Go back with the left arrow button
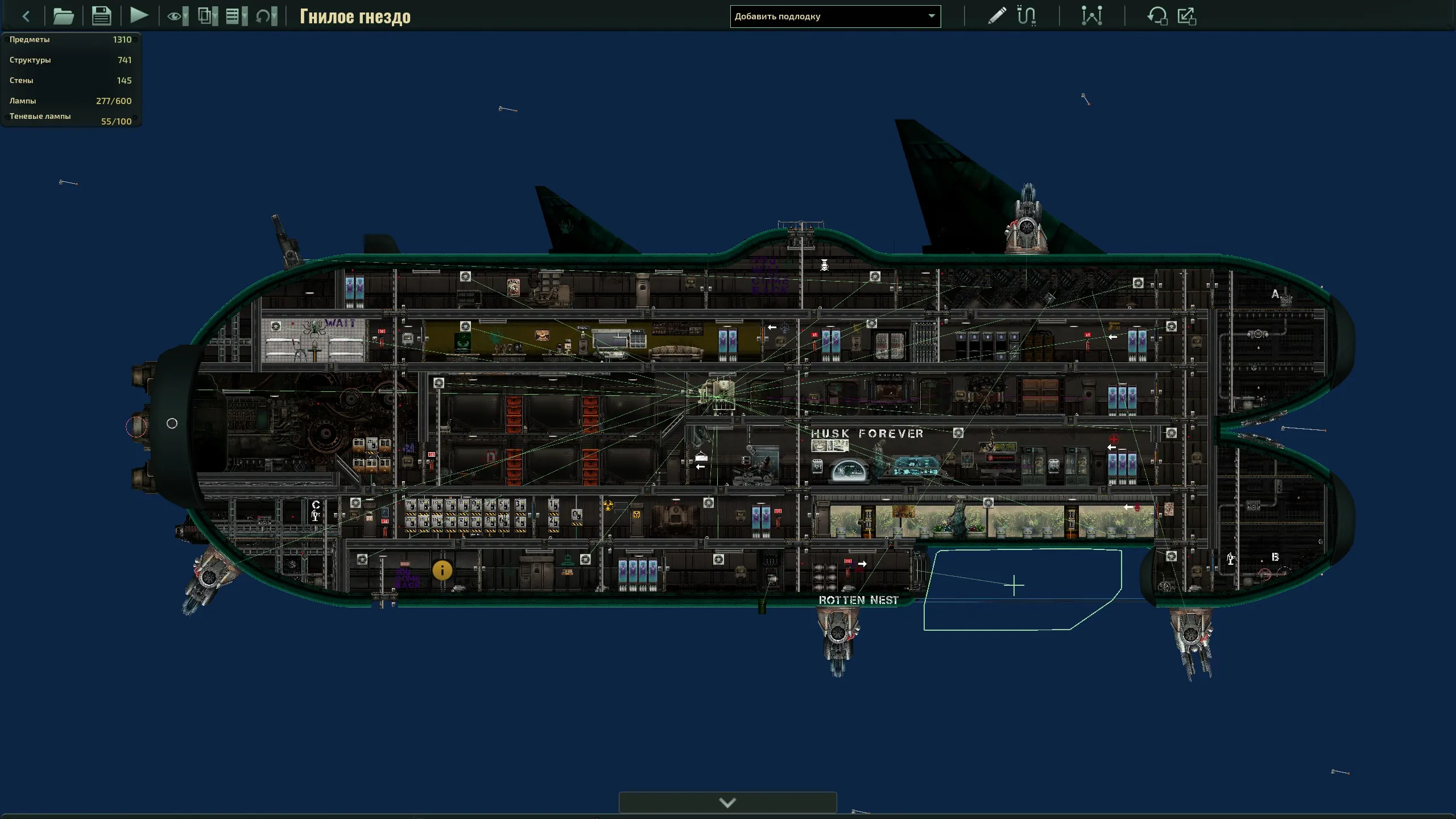This screenshot has width=1456, height=819. tap(26, 16)
